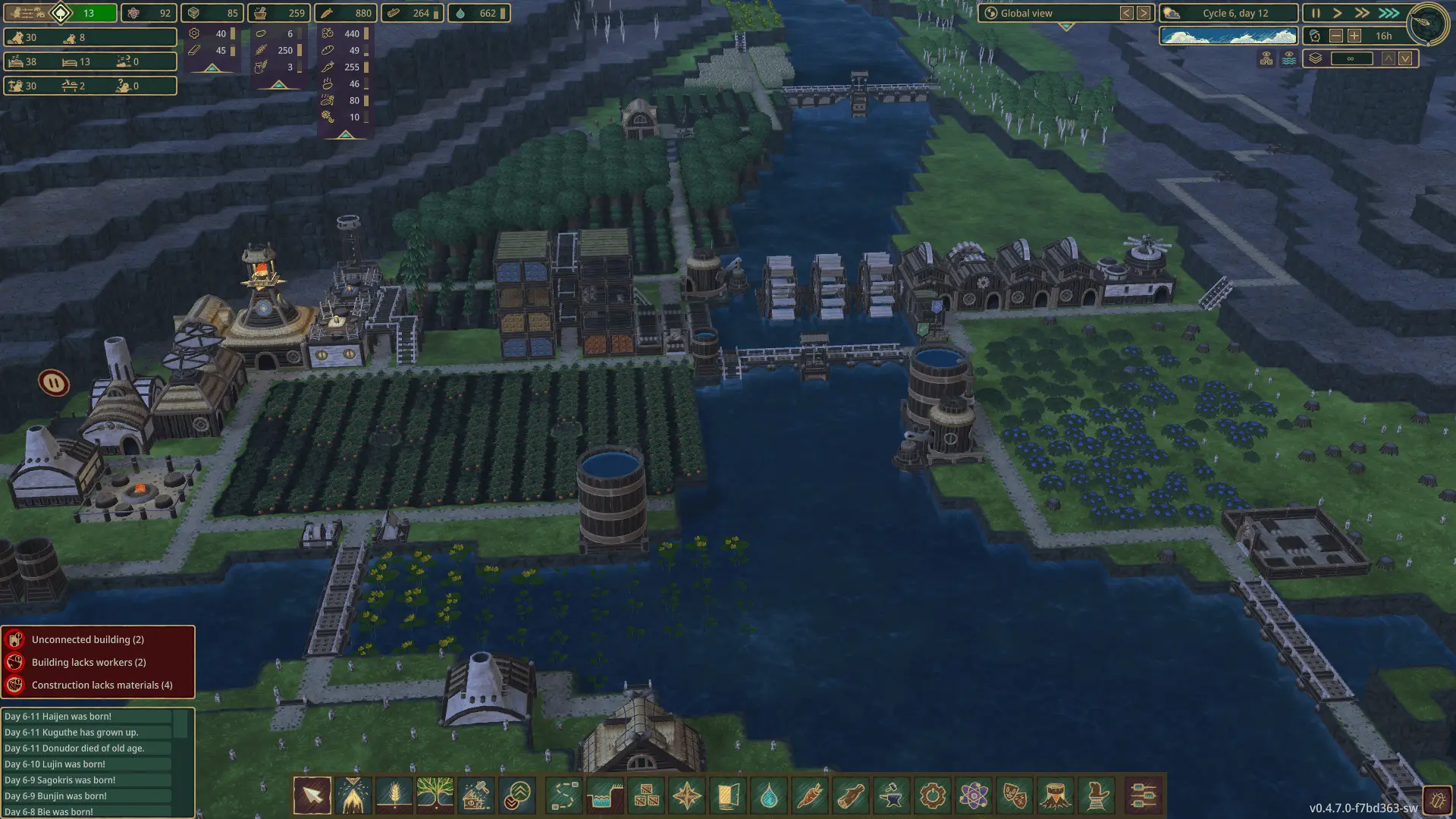Go to next district with right arrow
Image resolution: width=1456 pixels, height=819 pixels.
click(x=1144, y=13)
